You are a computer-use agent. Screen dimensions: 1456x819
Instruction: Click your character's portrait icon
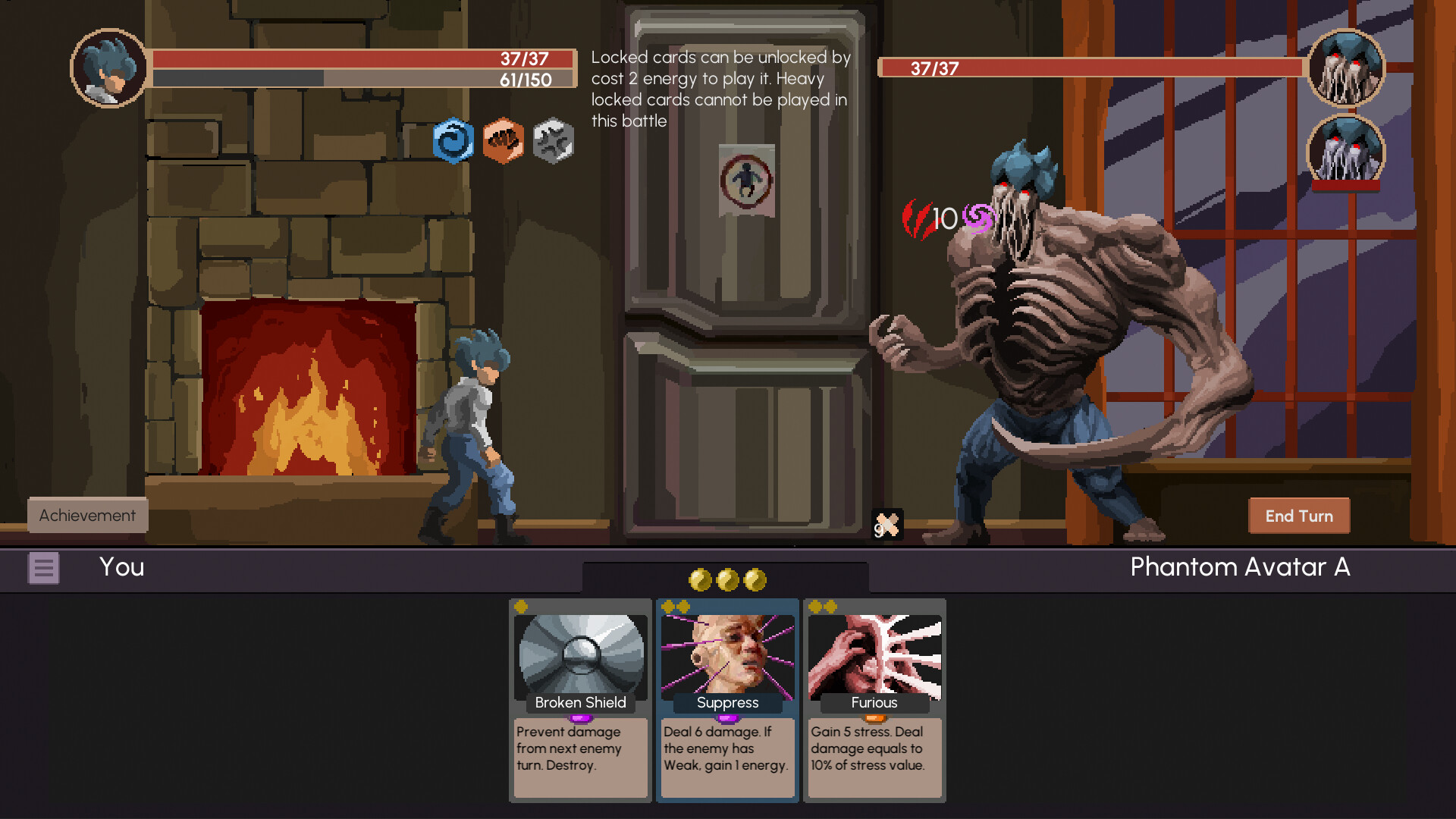108,69
